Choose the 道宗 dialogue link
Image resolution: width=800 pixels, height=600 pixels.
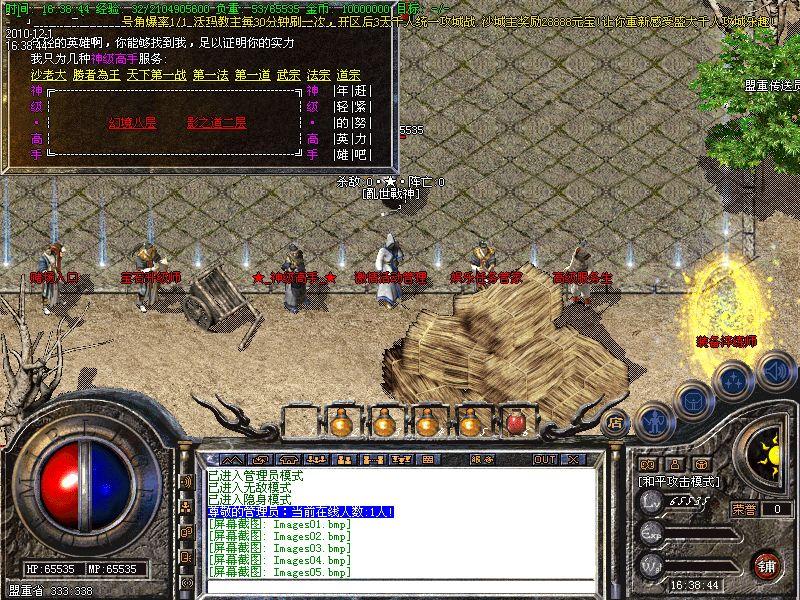[x=348, y=75]
